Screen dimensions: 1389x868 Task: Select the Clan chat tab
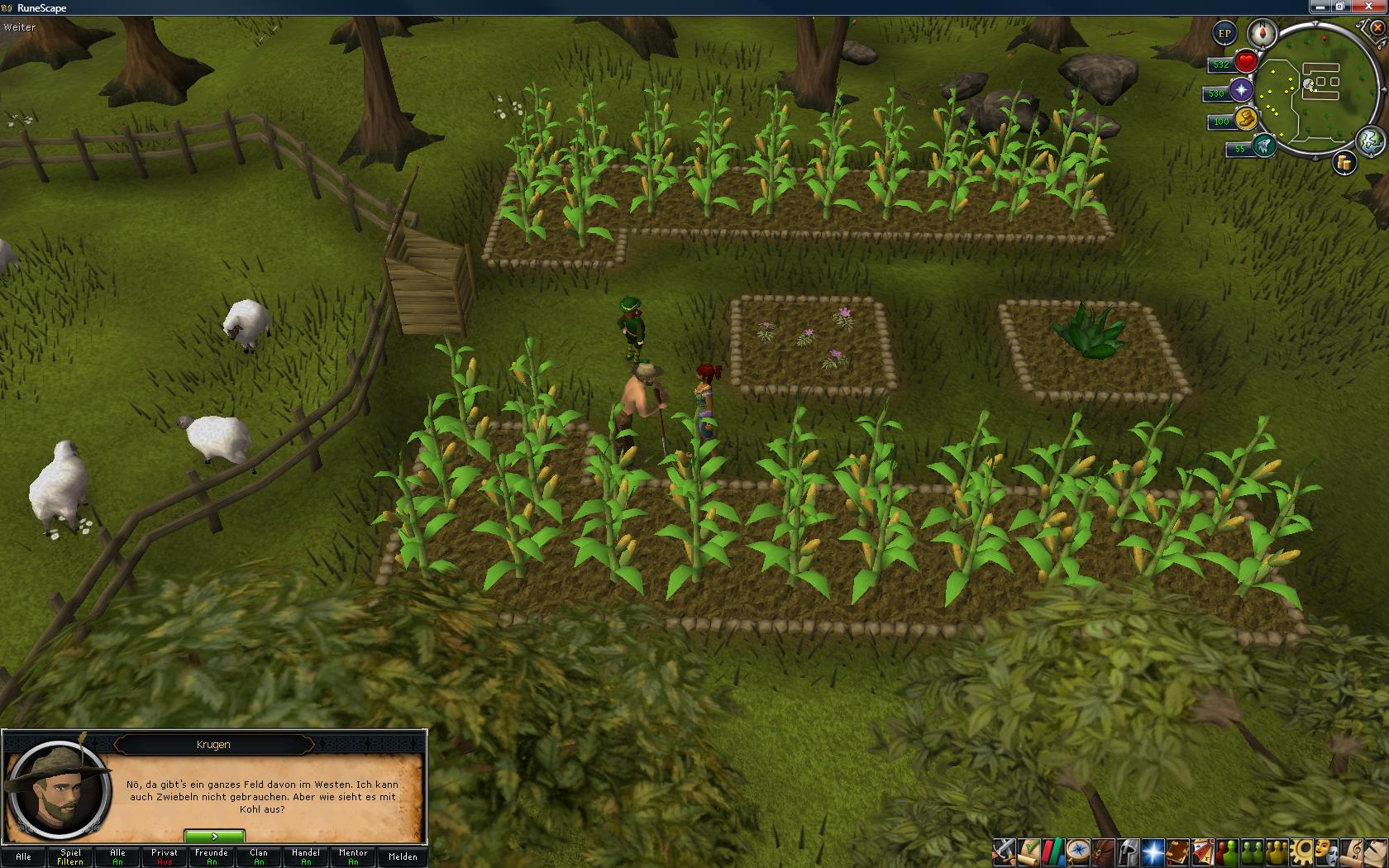pos(259,856)
